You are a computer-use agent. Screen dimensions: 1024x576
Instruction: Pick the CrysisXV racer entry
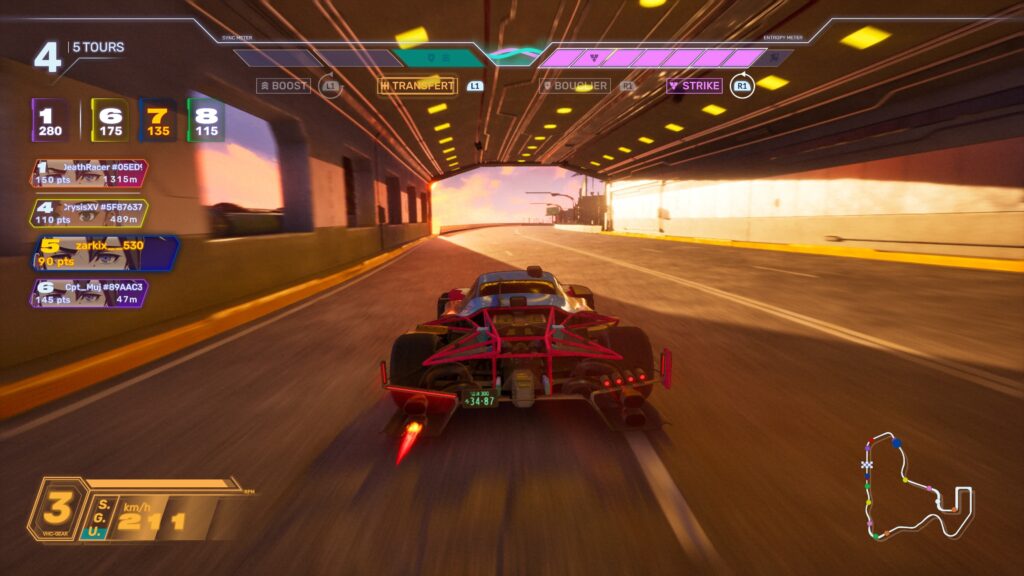pos(89,213)
